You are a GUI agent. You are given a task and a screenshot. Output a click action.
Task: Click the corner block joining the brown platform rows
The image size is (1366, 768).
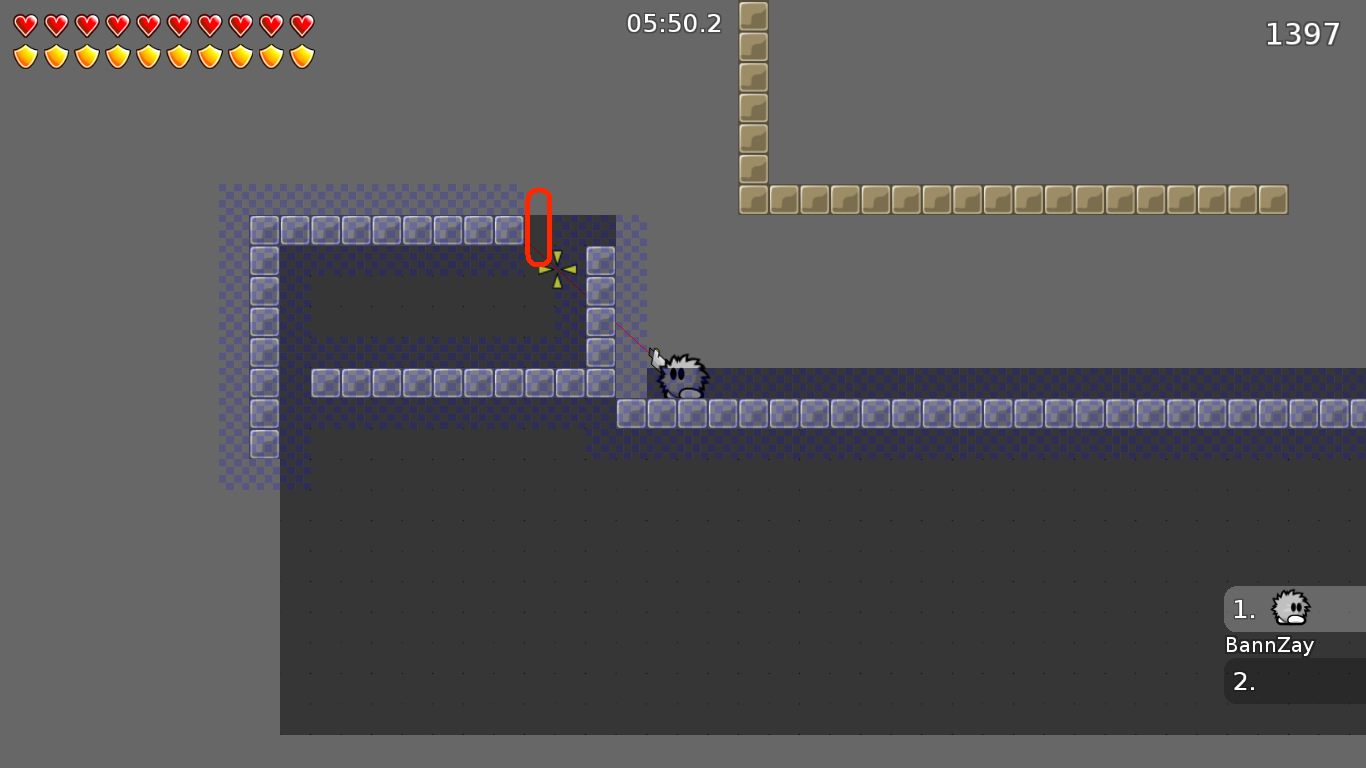tap(751, 199)
